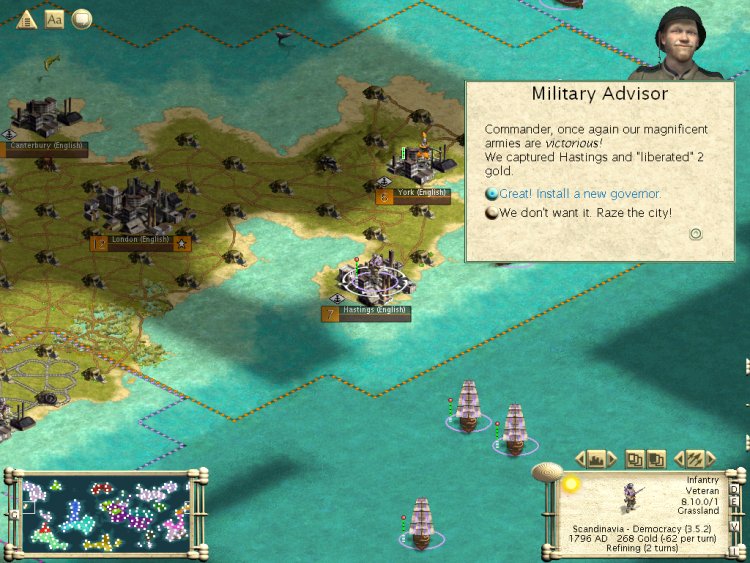Click the "D" button on the info box
Viewport: 750px width, 563px height.
(735, 490)
